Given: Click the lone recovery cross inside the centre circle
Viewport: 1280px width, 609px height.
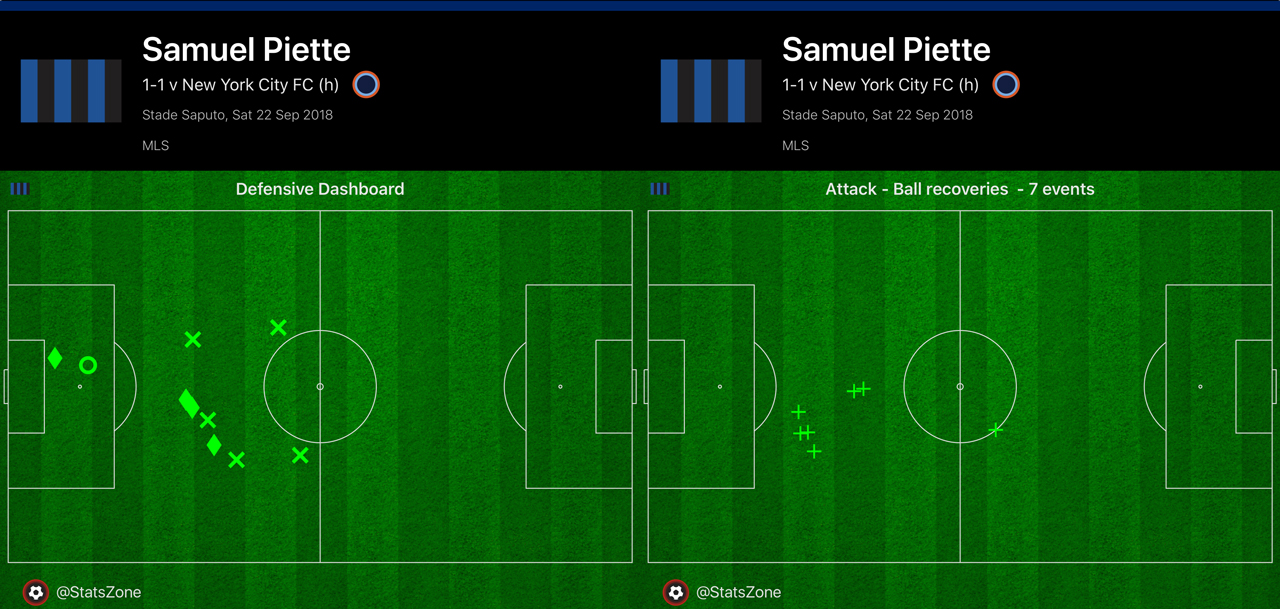Looking at the screenshot, I should point(996,431).
